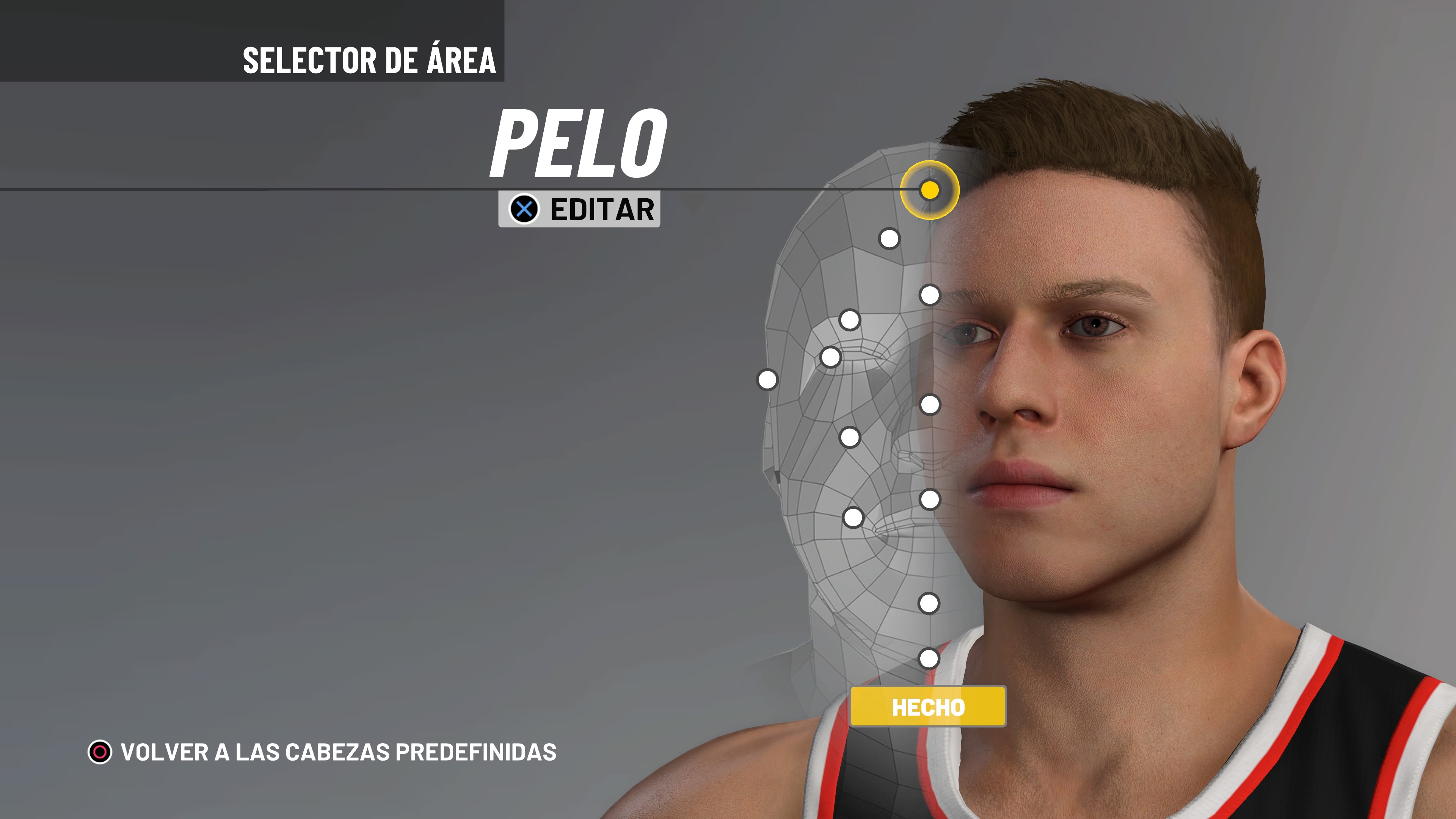
Task: Choose the cheek point on the wireframe
Action: [849, 437]
